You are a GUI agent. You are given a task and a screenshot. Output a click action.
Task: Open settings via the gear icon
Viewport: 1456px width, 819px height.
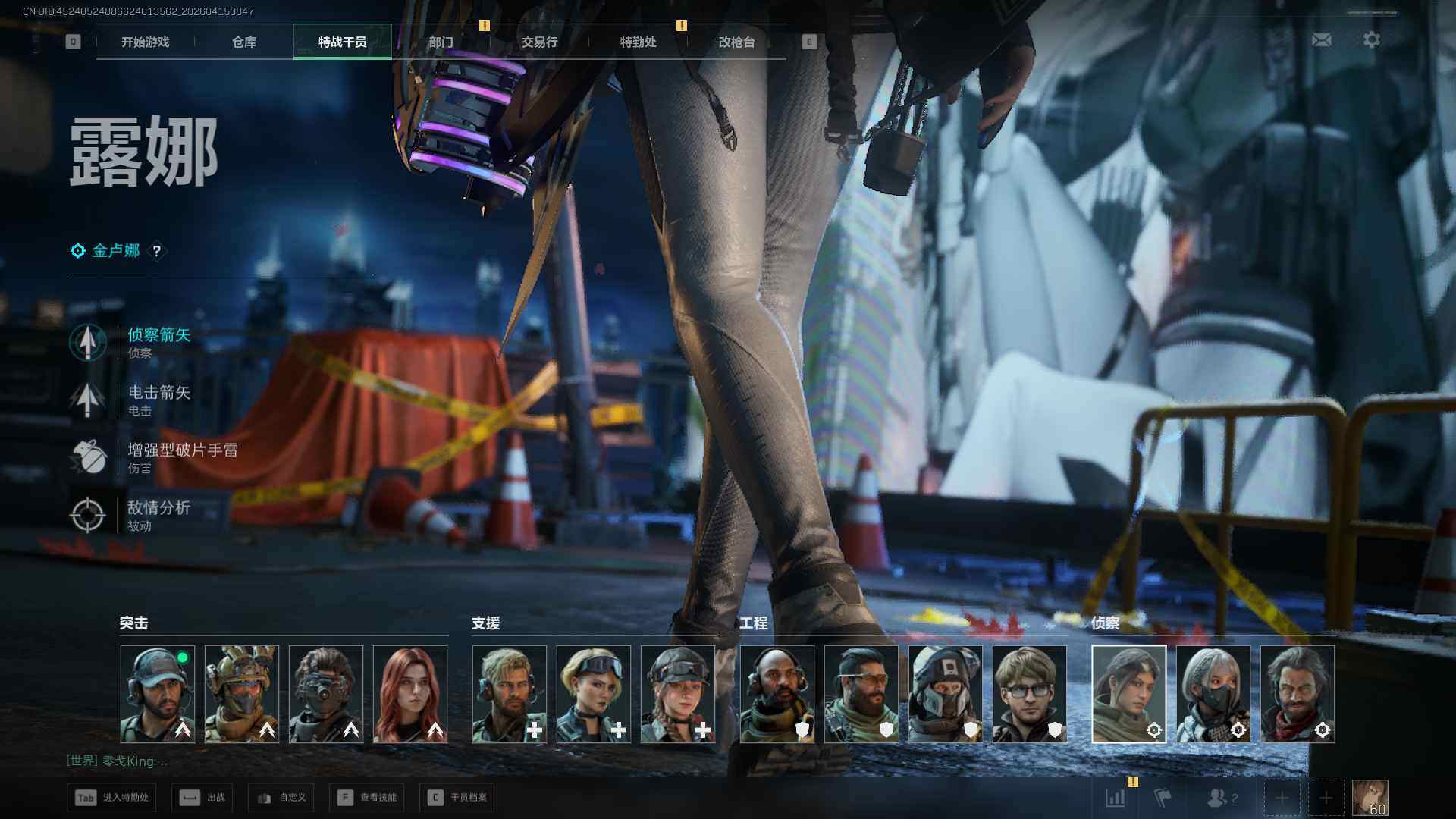pyautogui.click(x=1371, y=39)
